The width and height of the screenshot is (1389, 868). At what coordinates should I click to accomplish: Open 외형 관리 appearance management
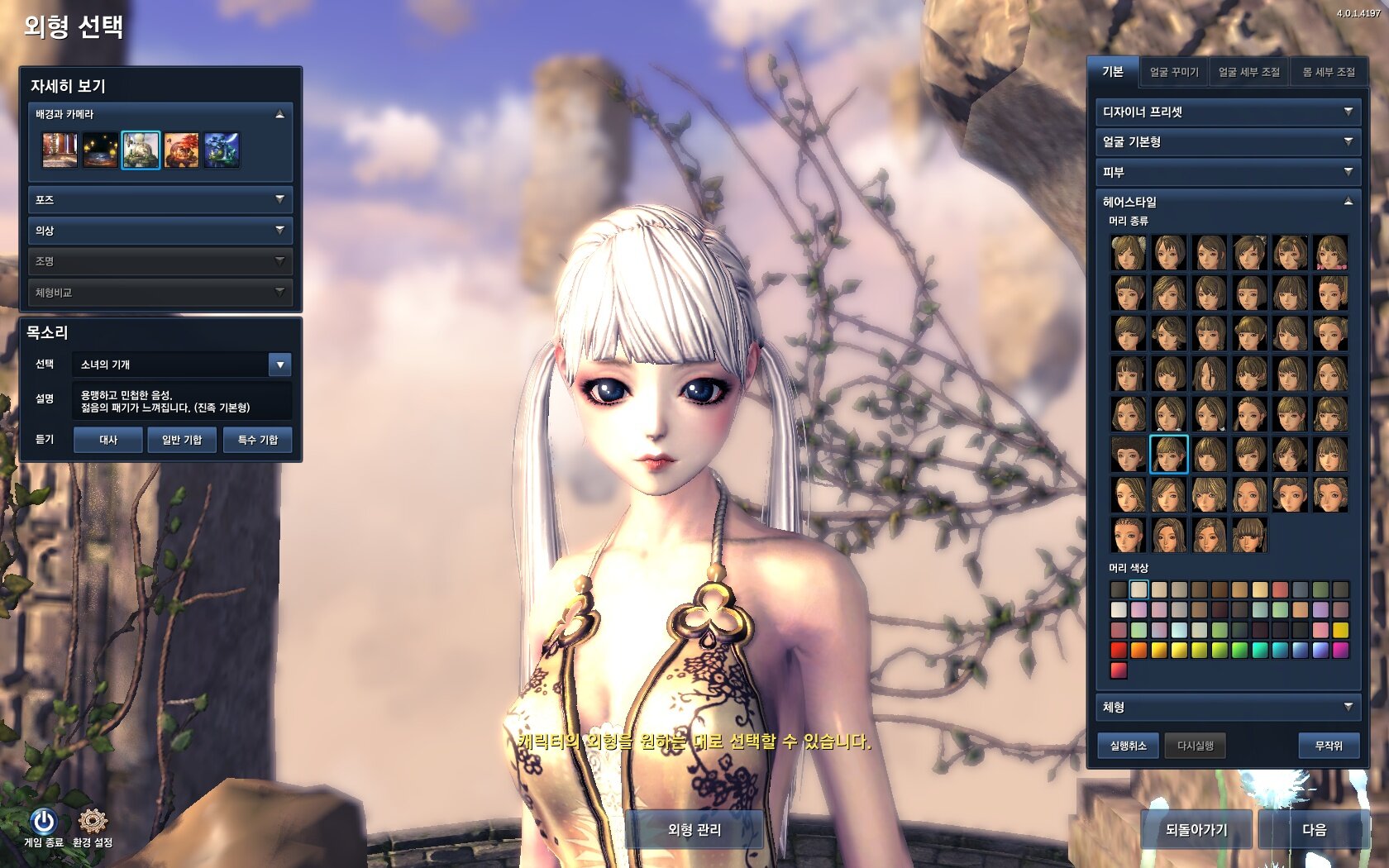[x=694, y=829]
